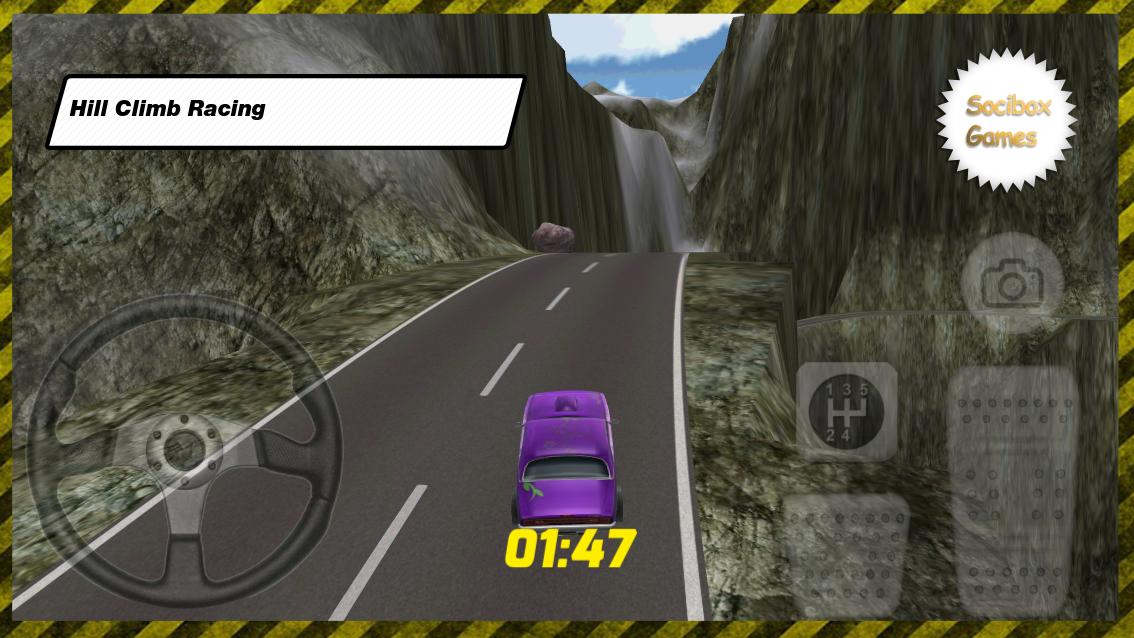The height and width of the screenshot is (638, 1134).
Task: Change gear using the gear shift button
Action: (x=846, y=411)
